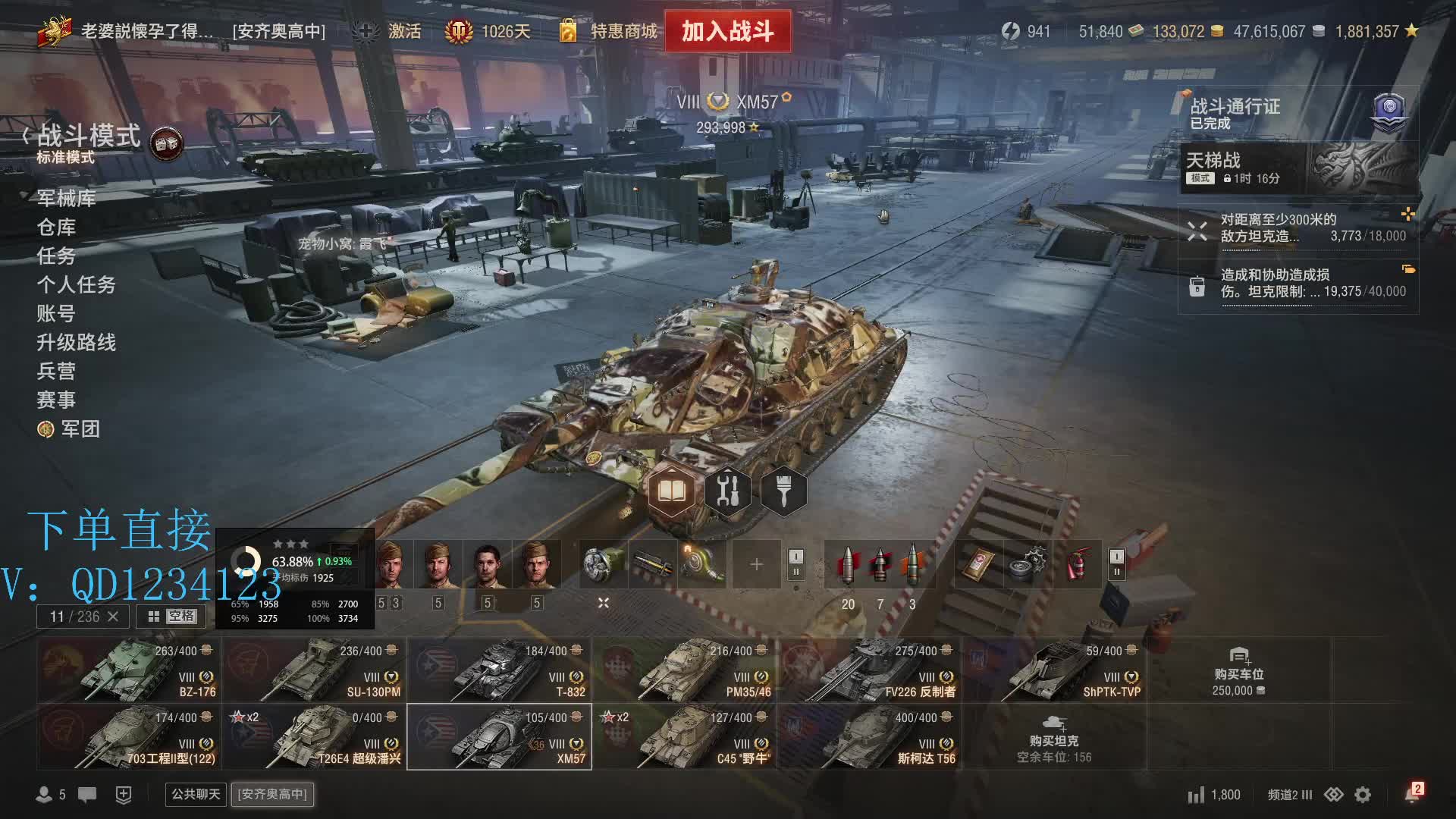Select the SU-130PM tank card
The height and width of the screenshot is (819, 1456).
(314, 670)
